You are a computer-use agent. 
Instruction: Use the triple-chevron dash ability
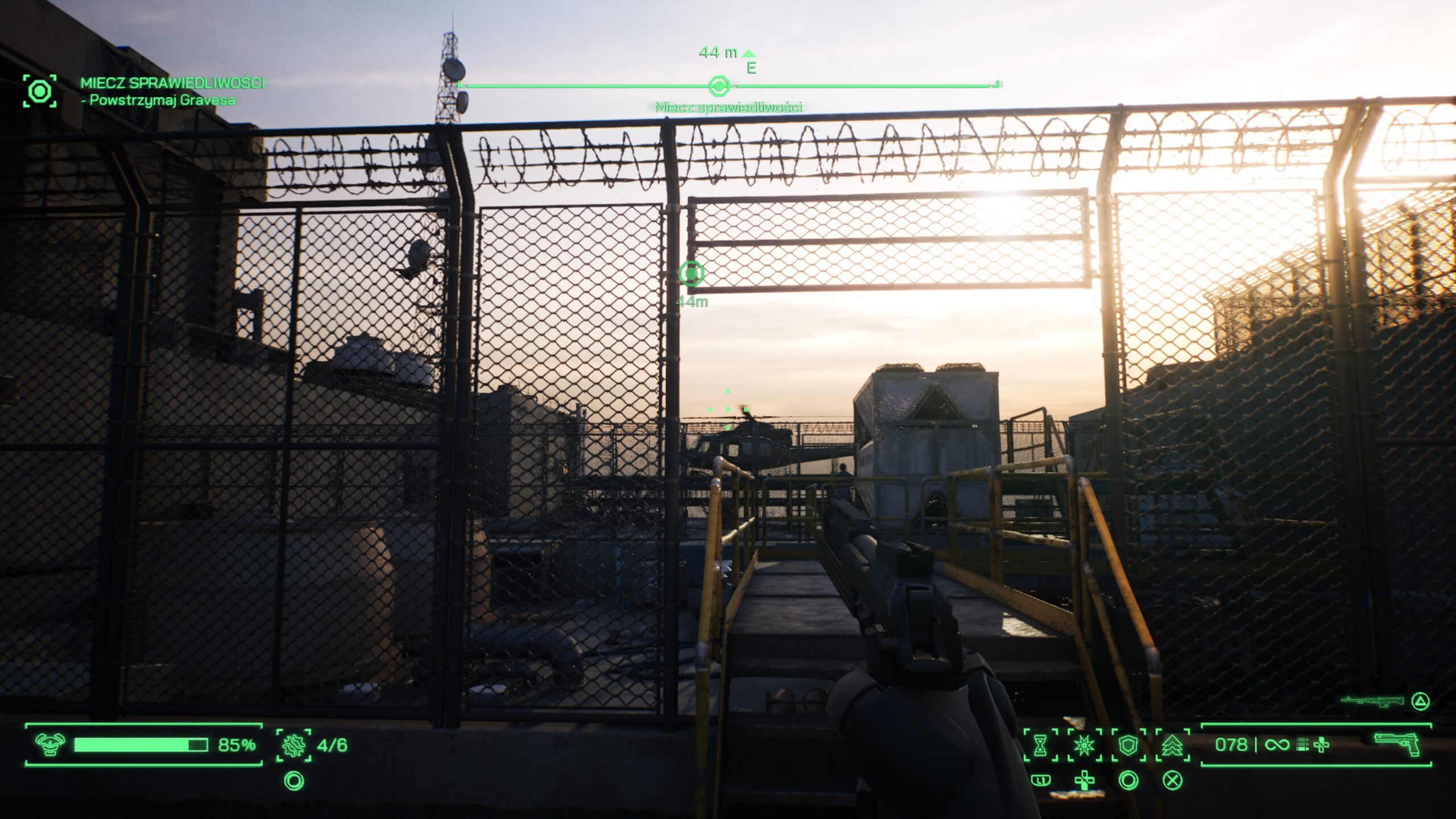click(x=1172, y=744)
